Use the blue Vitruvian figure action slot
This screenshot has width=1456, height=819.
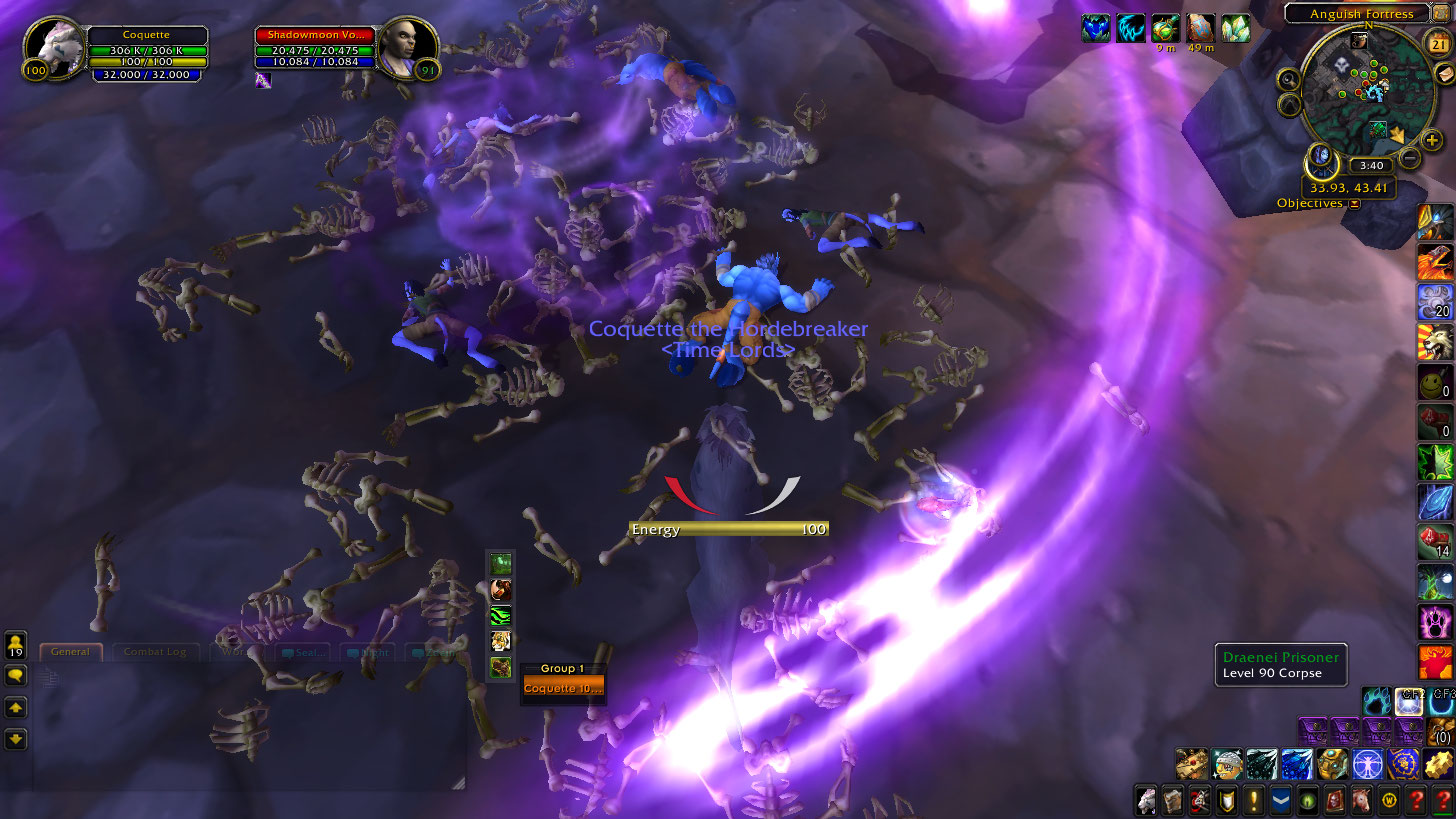pos(1365,764)
